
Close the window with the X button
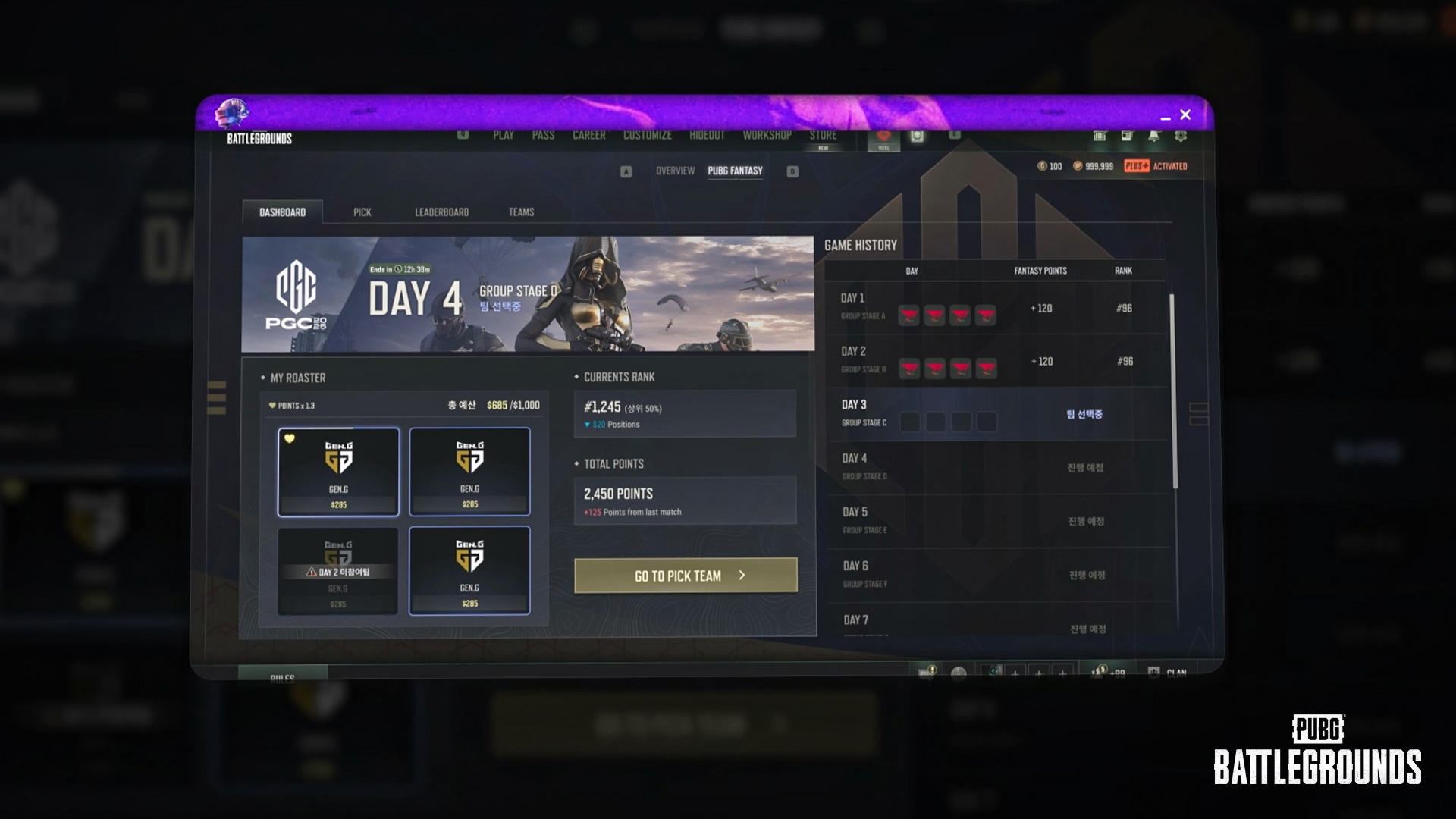click(1185, 115)
